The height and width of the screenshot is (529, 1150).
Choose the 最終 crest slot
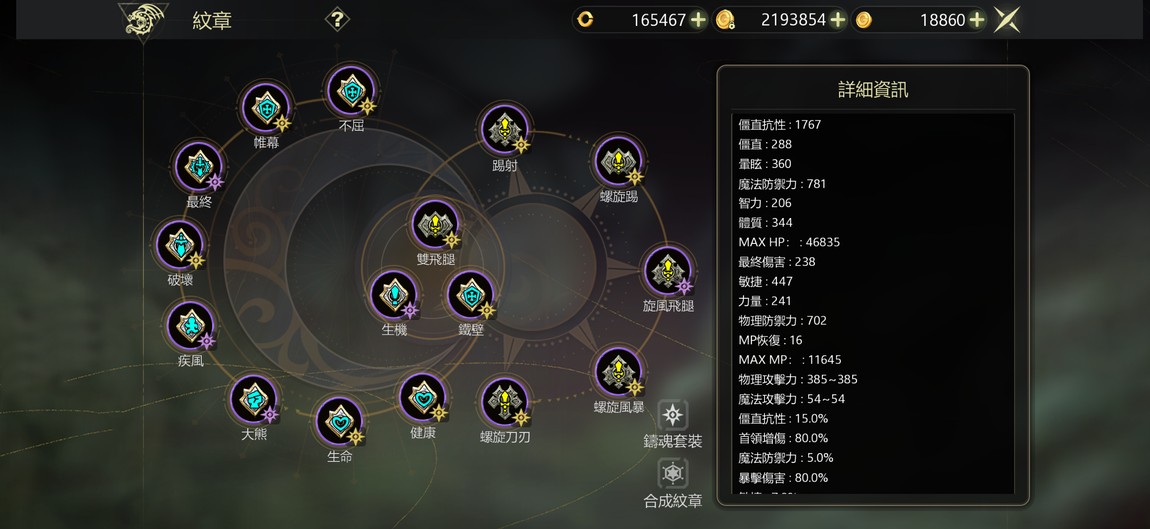pyautogui.click(x=199, y=166)
